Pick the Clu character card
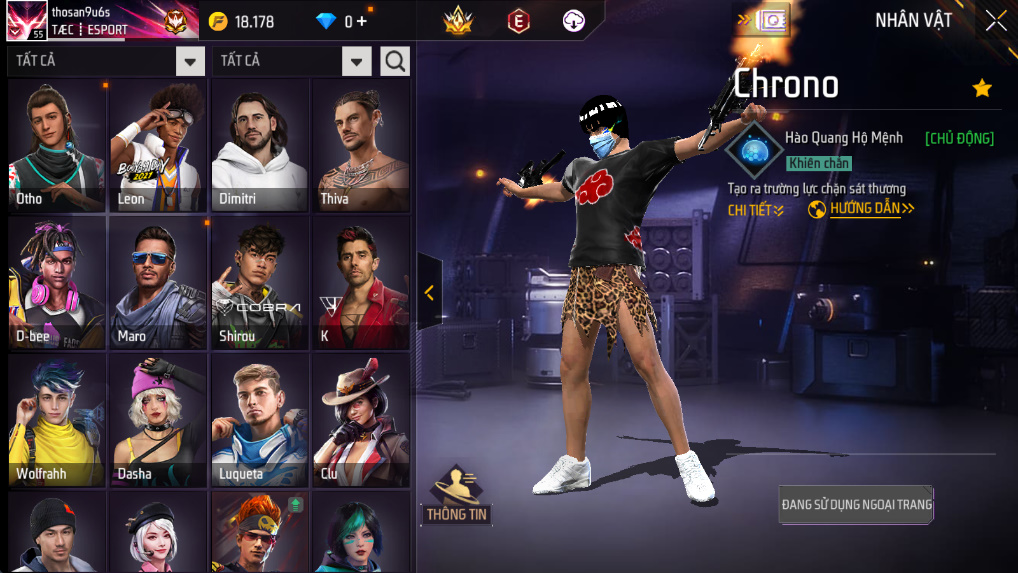Image resolution: width=1018 pixels, height=573 pixels. click(361, 420)
